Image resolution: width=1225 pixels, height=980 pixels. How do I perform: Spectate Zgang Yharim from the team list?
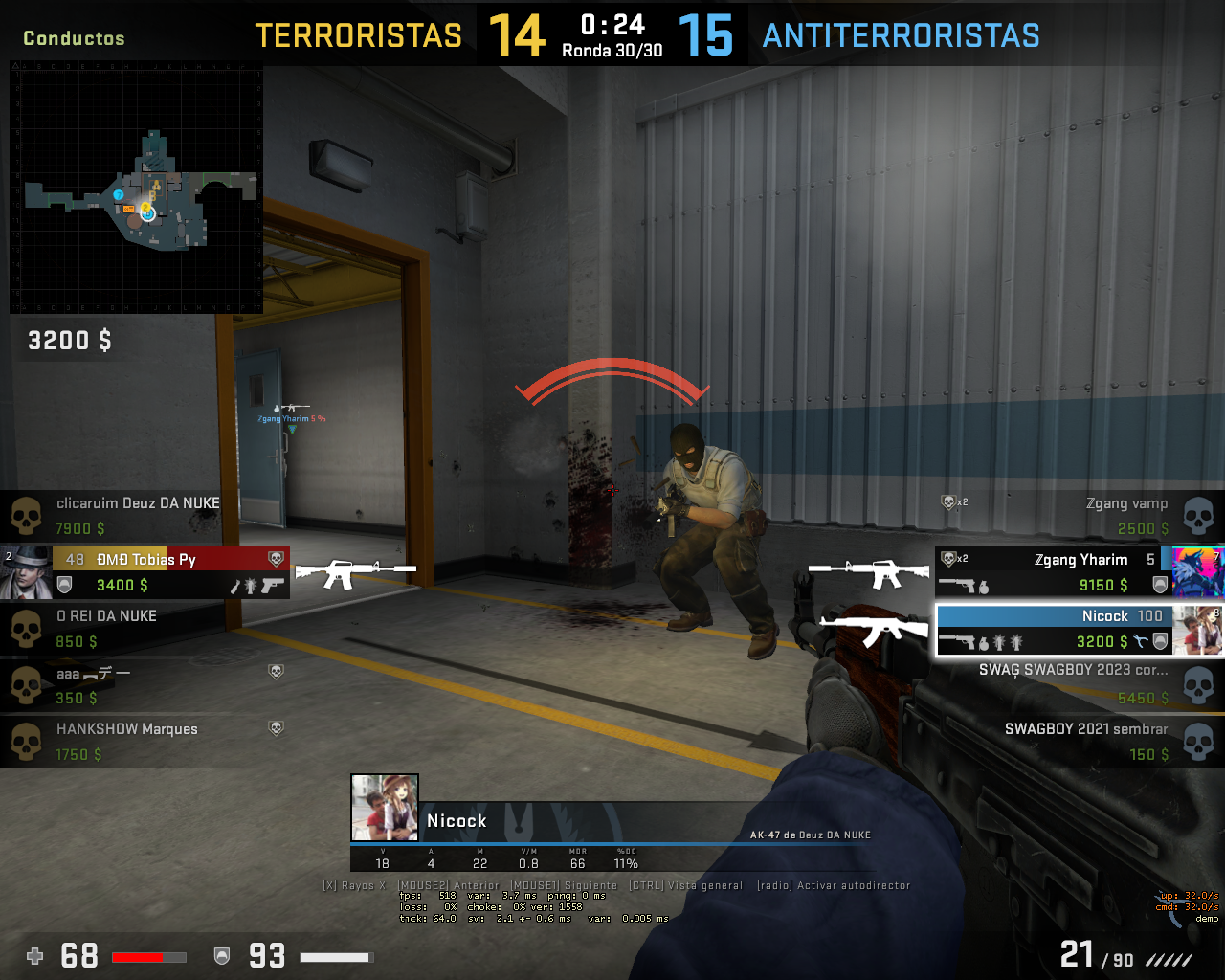coord(1053,571)
